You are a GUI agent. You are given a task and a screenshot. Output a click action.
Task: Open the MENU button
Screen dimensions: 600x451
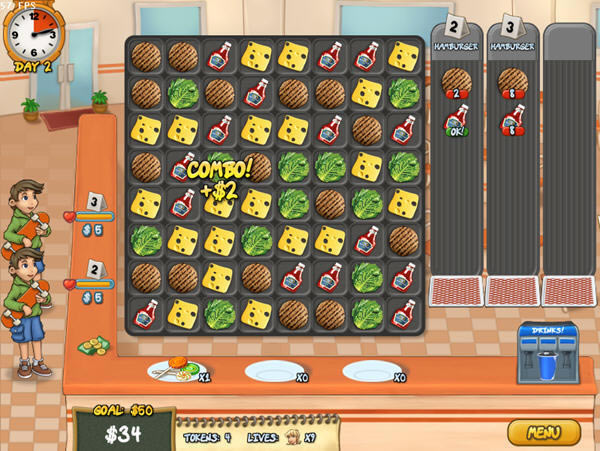pyautogui.click(x=544, y=432)
